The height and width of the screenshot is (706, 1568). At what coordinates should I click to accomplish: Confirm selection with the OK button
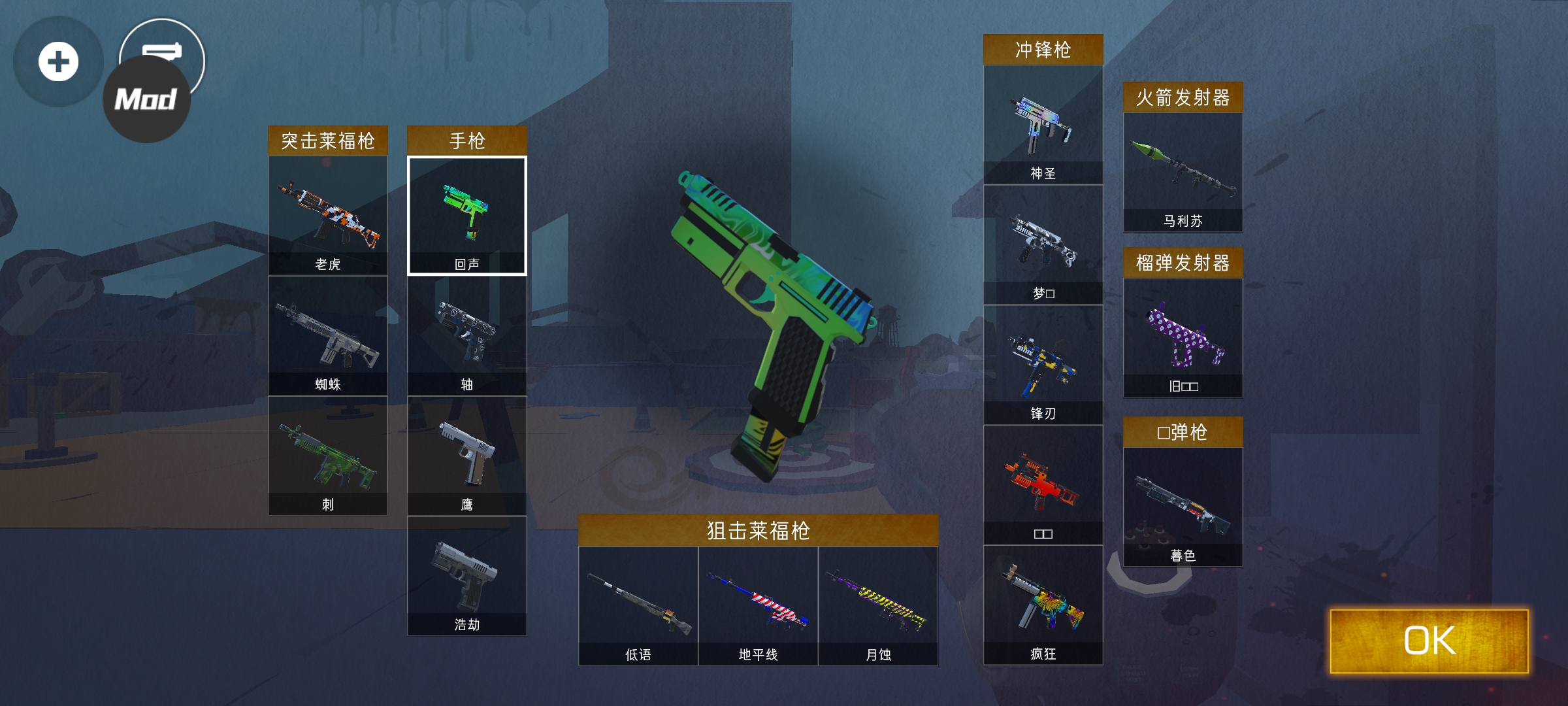[x=1429, y=641]
